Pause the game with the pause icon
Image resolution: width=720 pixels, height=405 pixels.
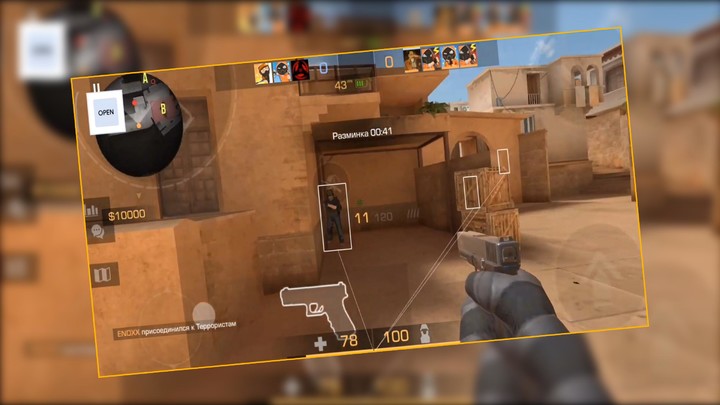click(97, 87)
